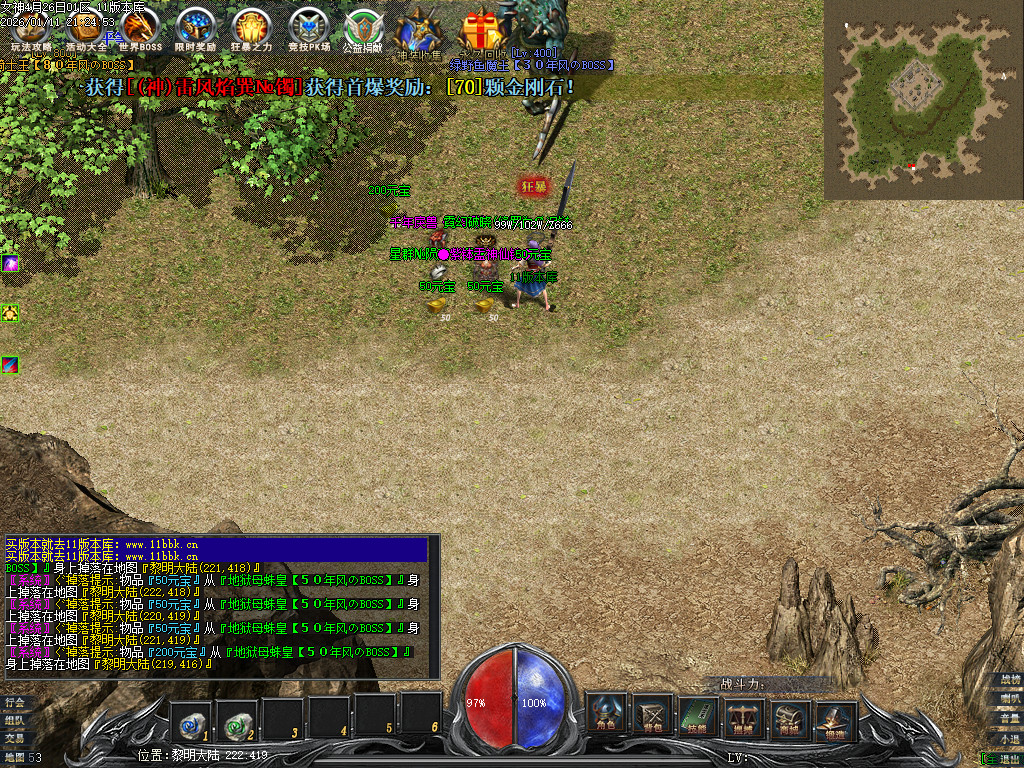Open the 技能 skills book
1024x768 pixels.
click(x=697, y=714)
